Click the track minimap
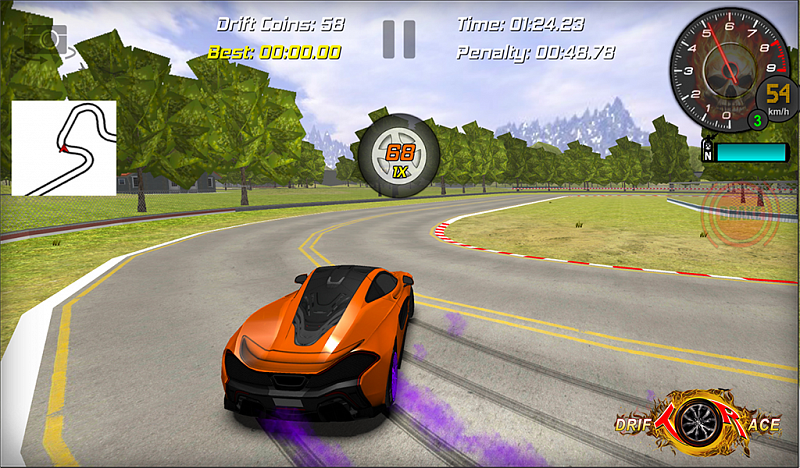800x468 pixels. pos(64,148)
